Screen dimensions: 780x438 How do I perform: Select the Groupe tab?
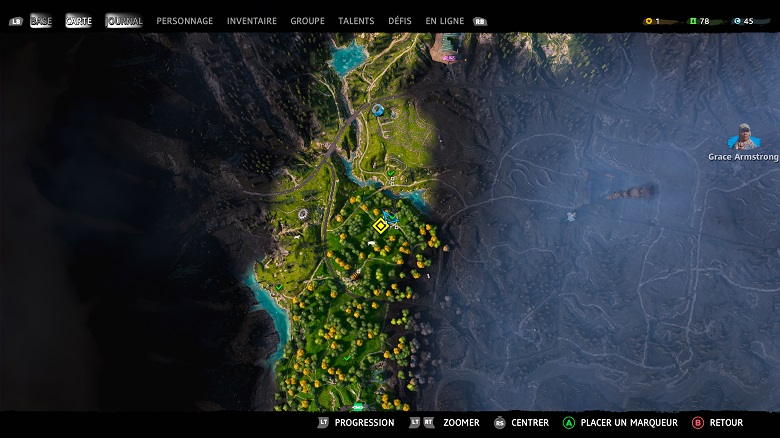coord(307,21)
